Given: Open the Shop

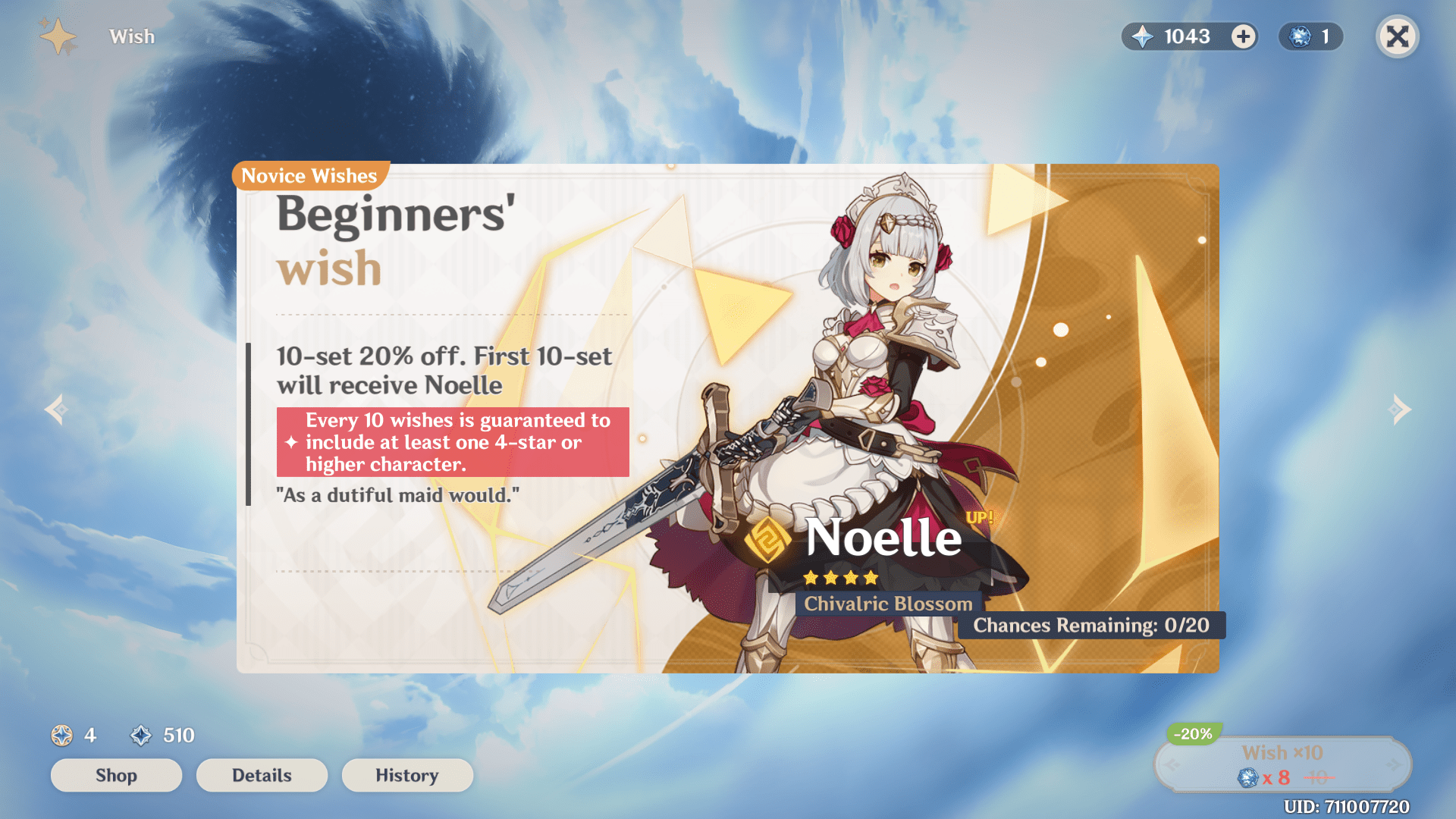Looking at the screenshot, I should 116,775.
